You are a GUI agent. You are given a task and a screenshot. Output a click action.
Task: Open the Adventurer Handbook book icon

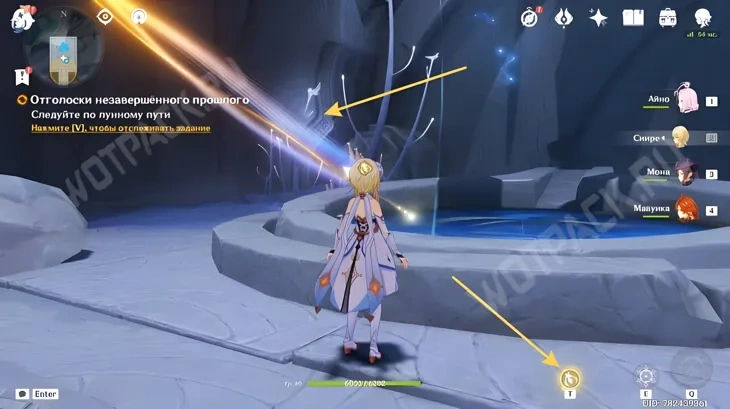632,17
